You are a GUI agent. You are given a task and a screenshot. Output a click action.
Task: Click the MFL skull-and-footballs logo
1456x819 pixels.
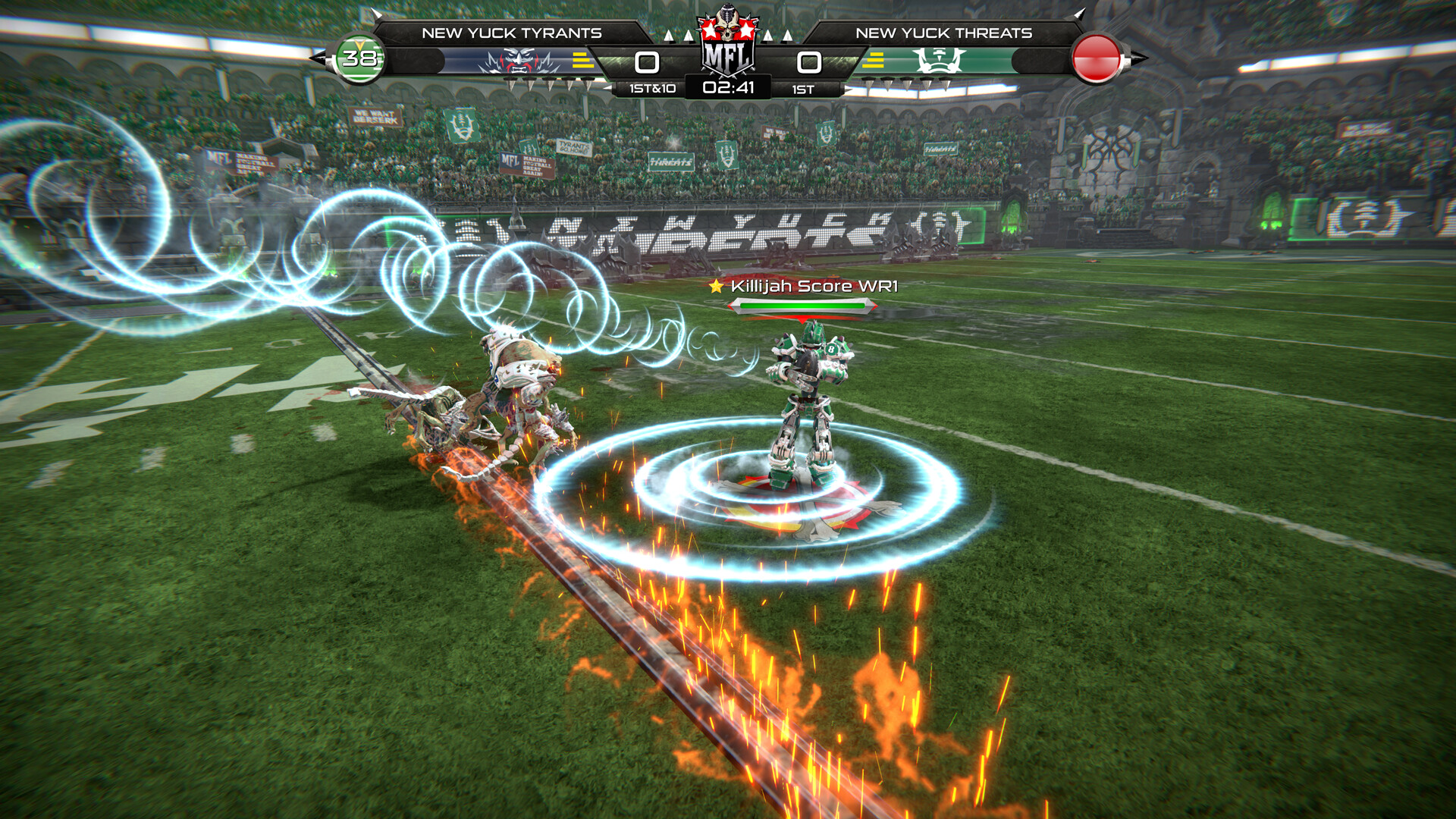click(727, 45)
